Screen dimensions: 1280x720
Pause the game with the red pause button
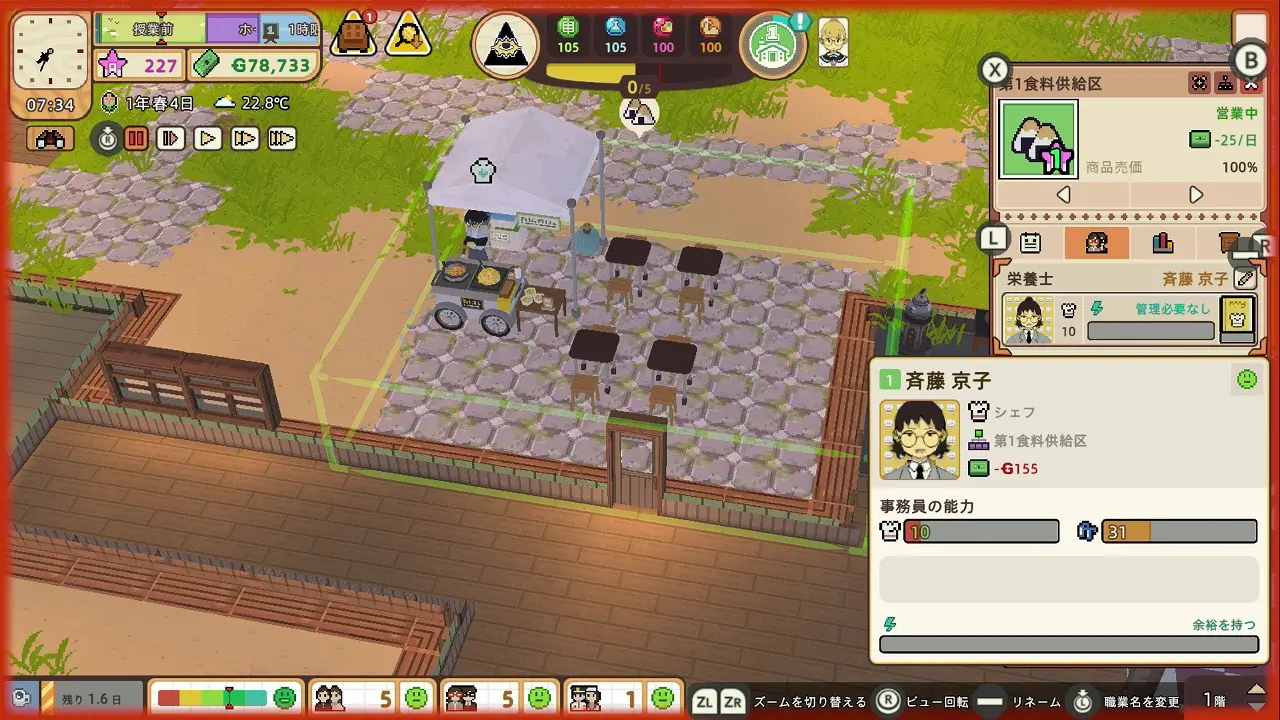(x=136, y=139)
